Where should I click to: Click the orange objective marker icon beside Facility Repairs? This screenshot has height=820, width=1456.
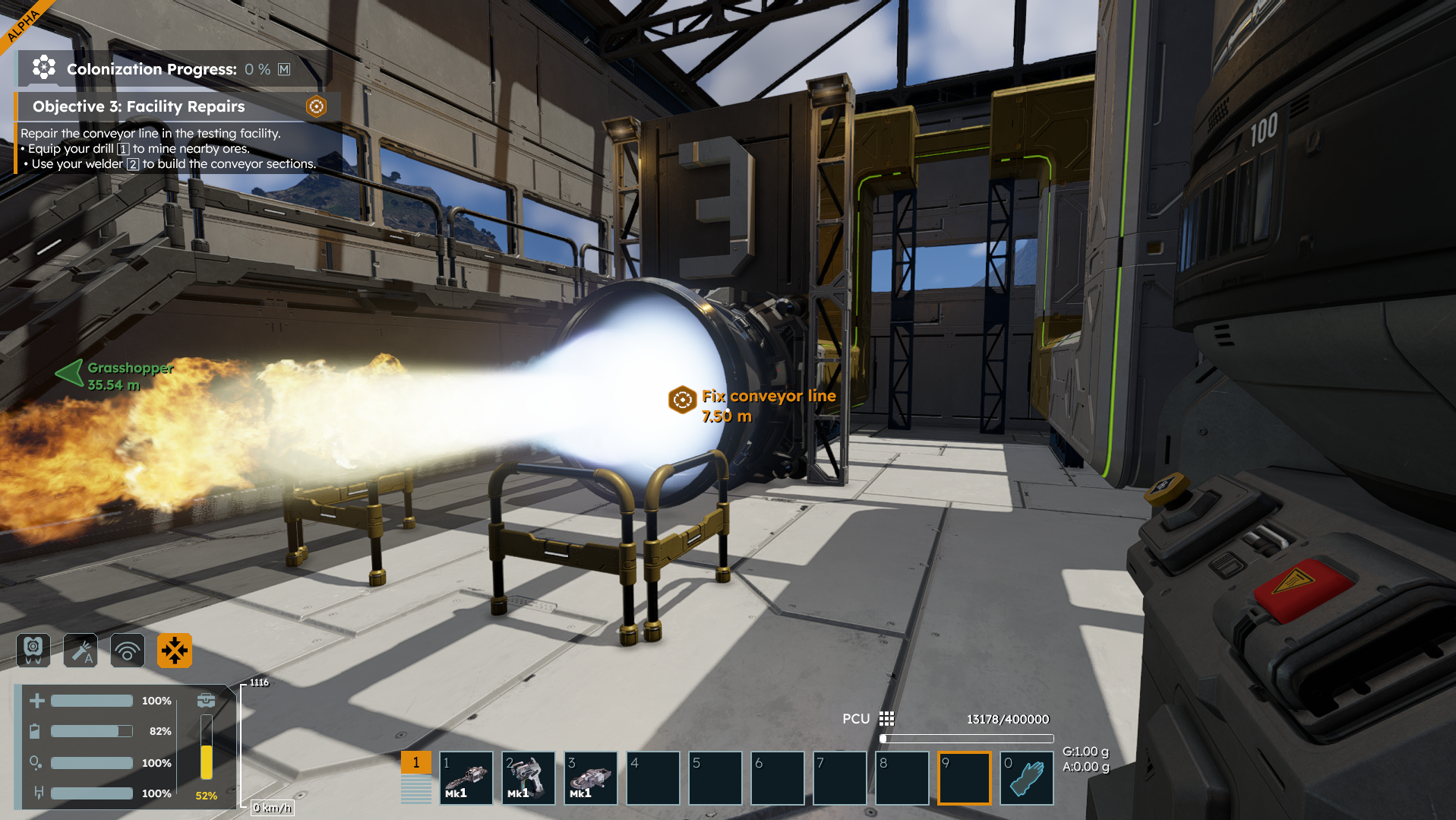(x=316, y=106)
